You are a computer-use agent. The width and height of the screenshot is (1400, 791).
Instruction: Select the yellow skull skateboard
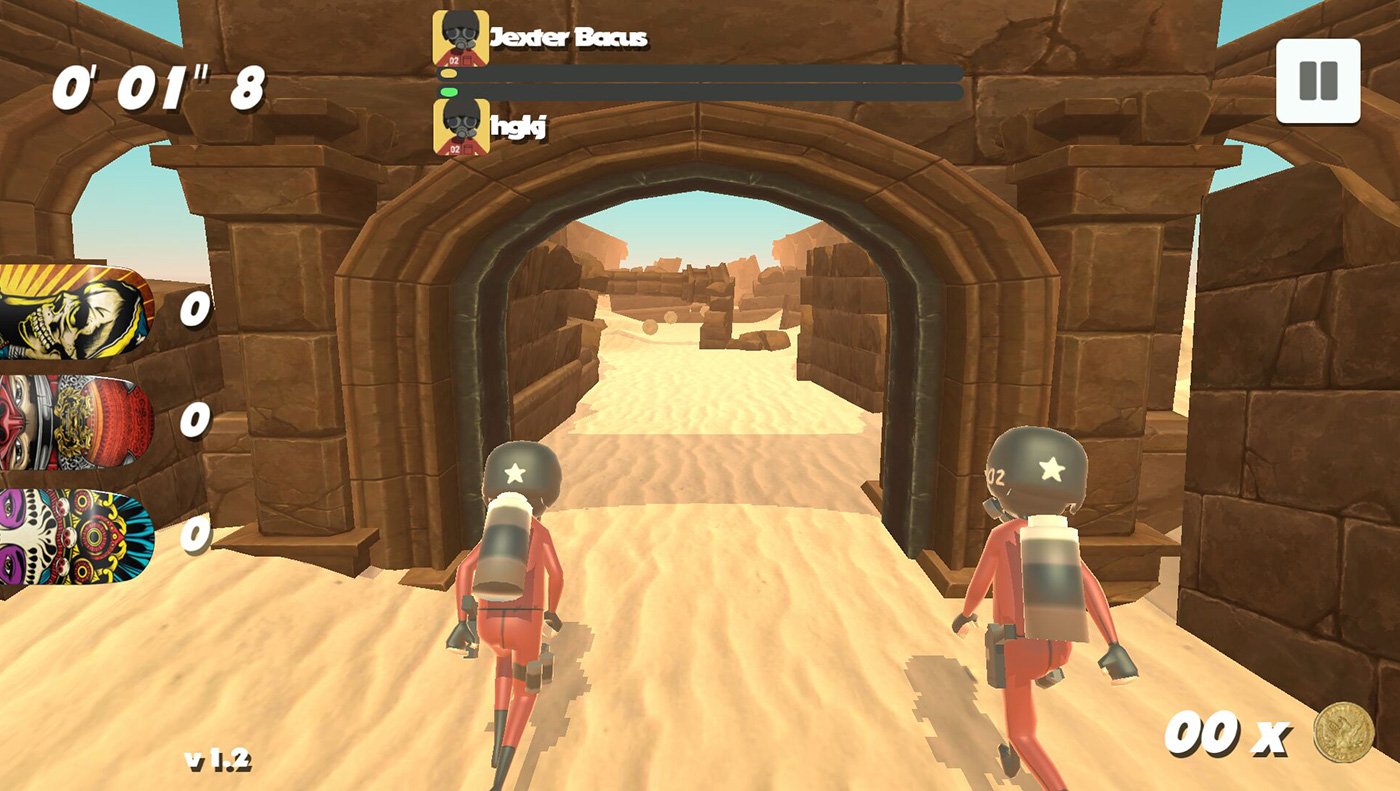76,312
